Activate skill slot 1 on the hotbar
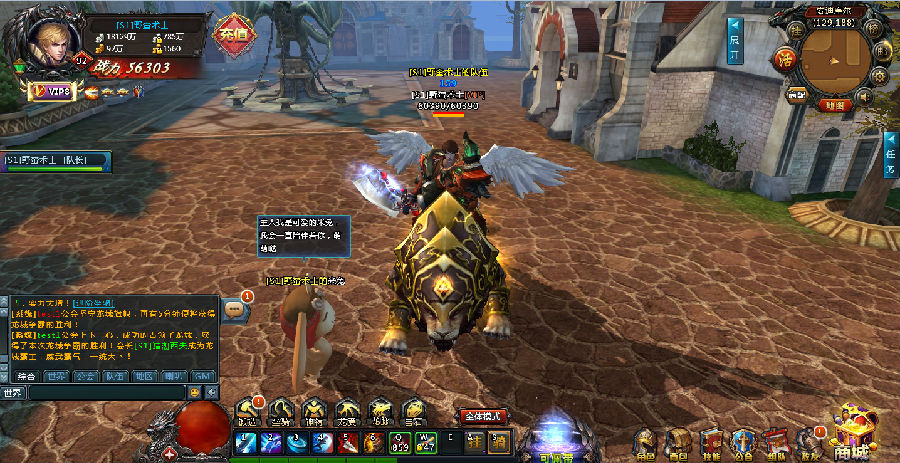Image resolution: width=900 pixels, height=463 pixels. [246, 442]
